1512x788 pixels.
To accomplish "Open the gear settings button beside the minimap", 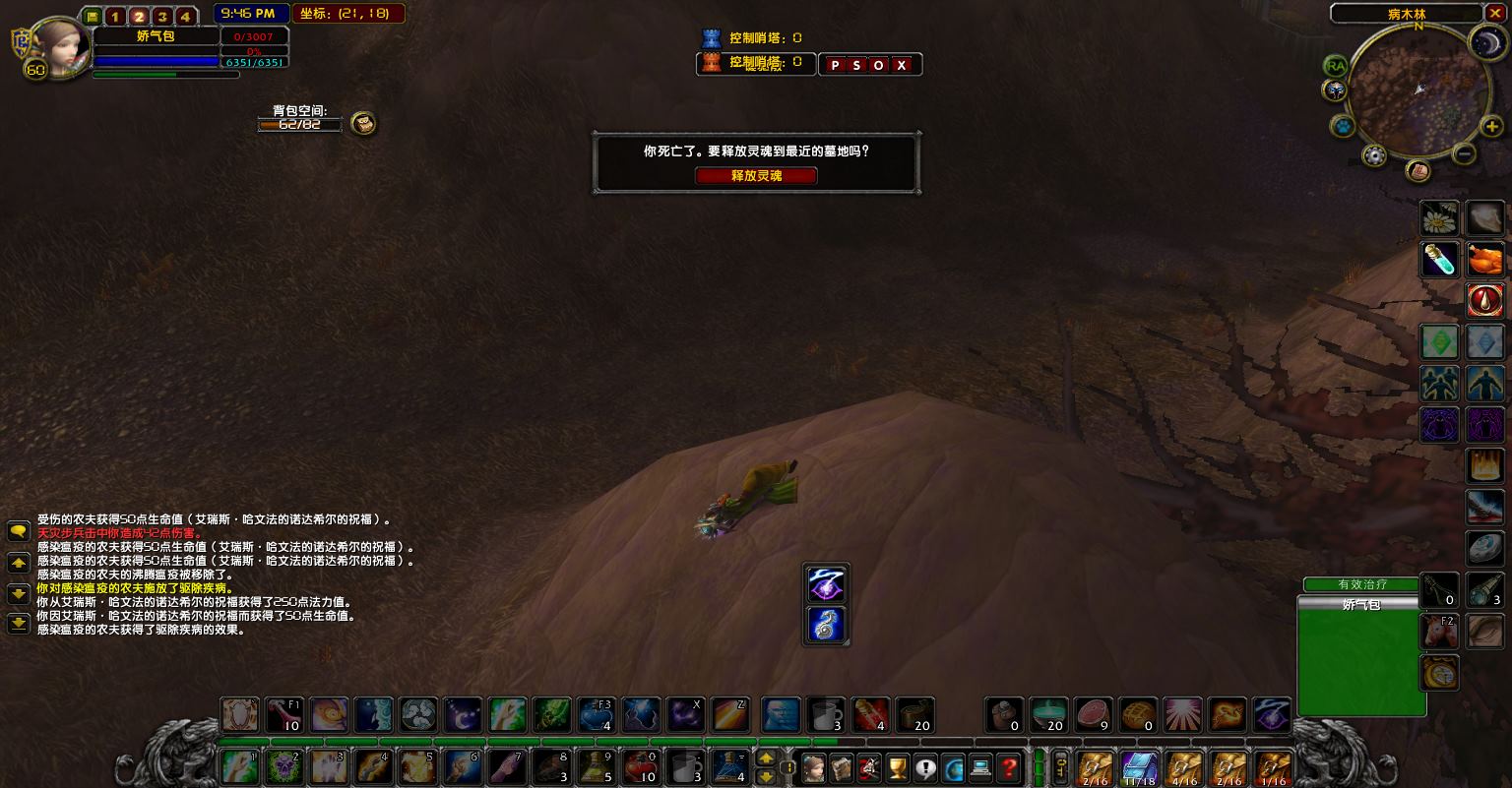I will click(1374, 154).
